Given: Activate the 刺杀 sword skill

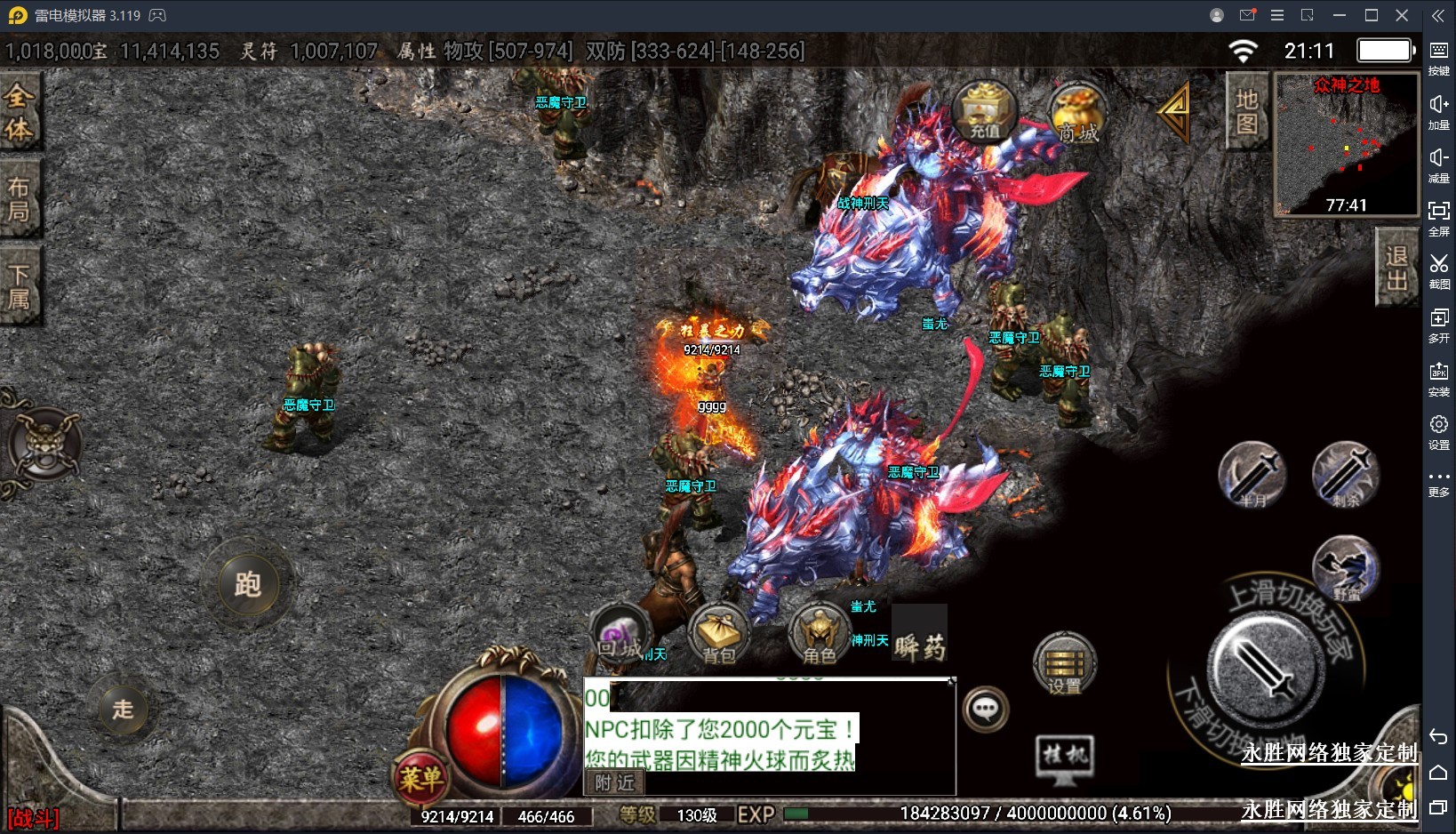Looking at the screenshot, I should 1346,476.
